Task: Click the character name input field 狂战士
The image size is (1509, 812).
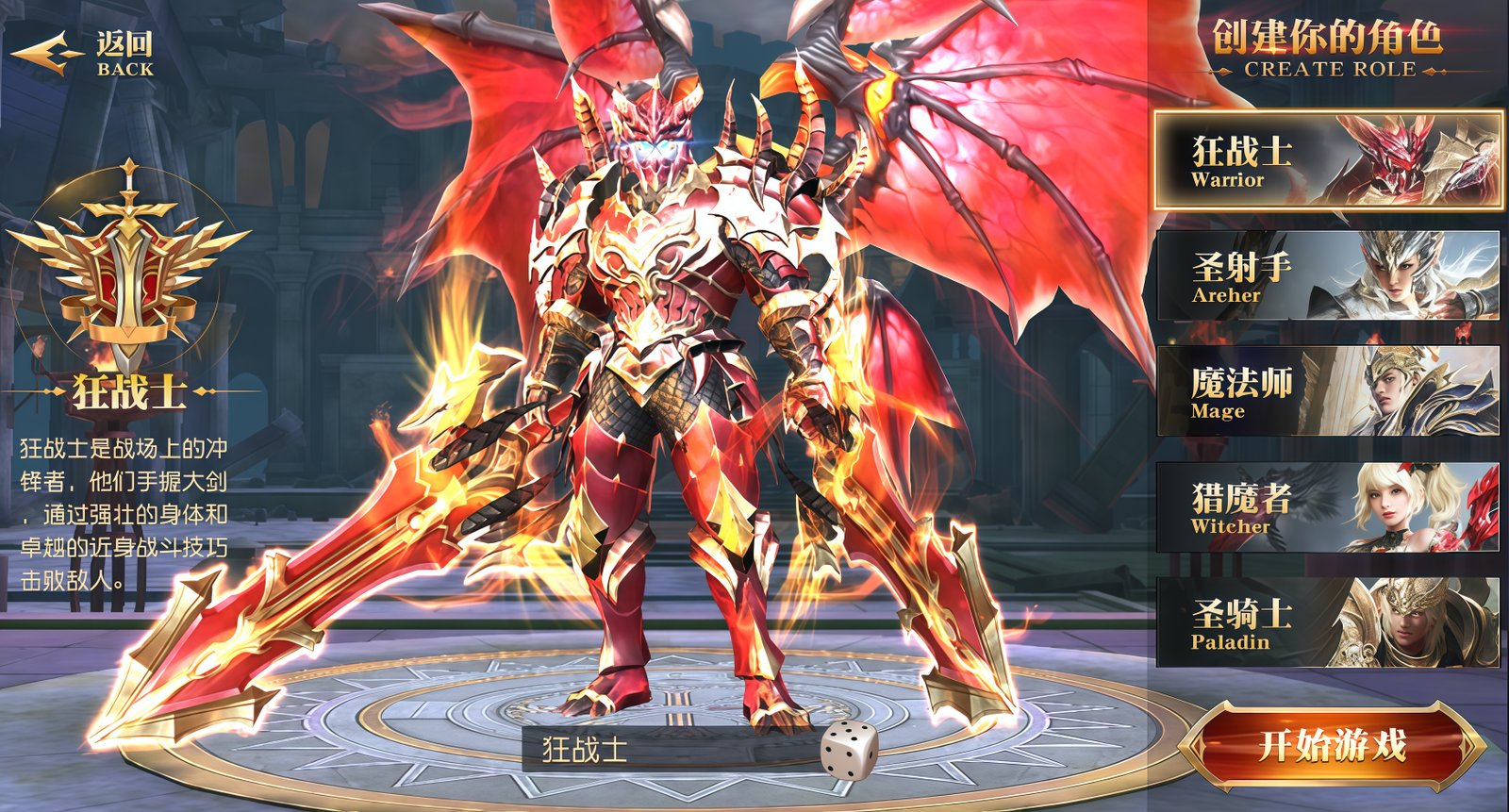Action: 660,748
